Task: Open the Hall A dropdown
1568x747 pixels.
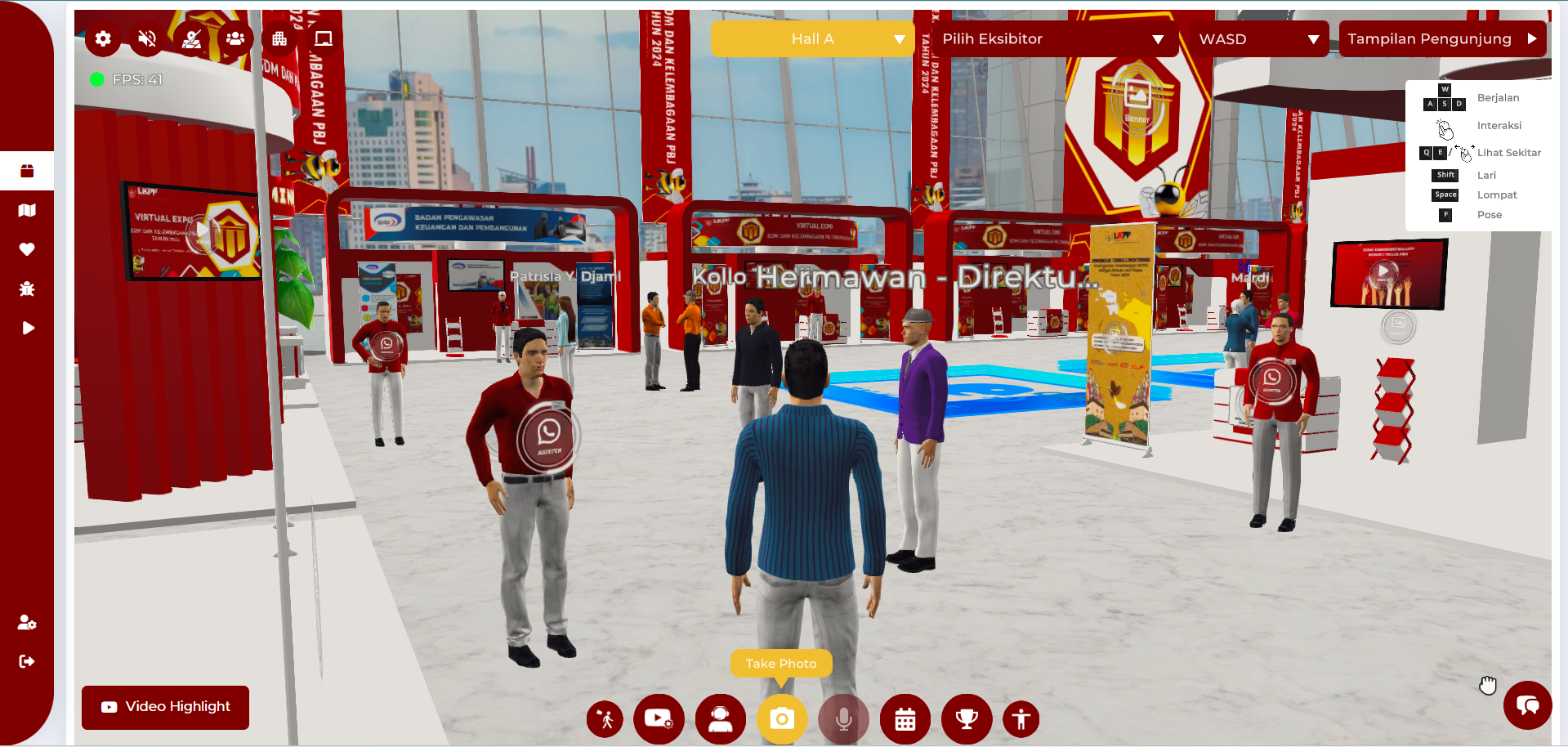Action: pyautogui.click(x=812, y=38)
